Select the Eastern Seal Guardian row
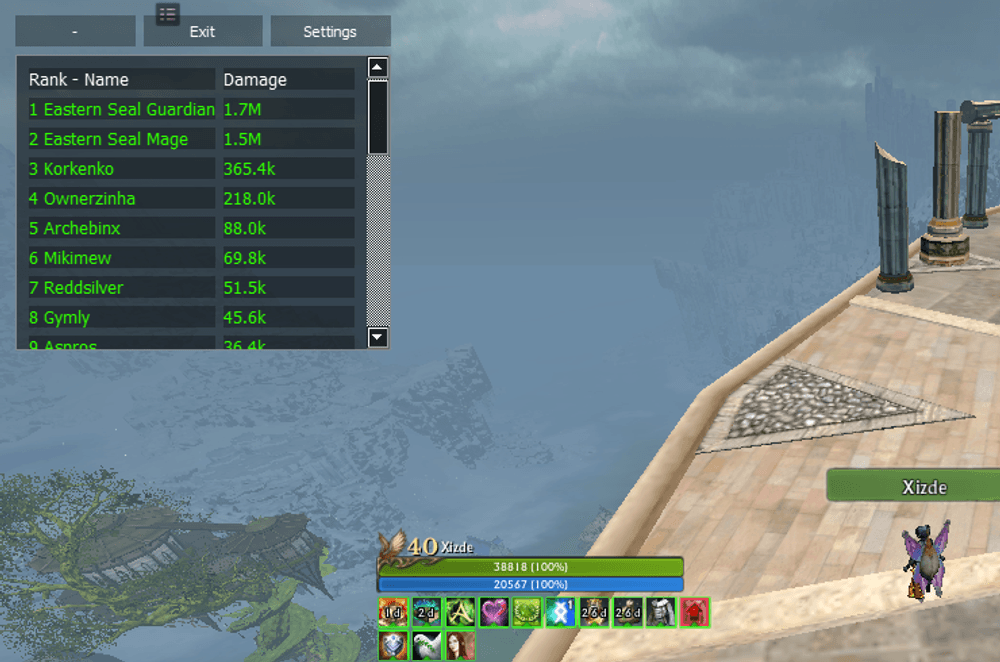This screenshot has width=1000, height=662. (122, 109)
